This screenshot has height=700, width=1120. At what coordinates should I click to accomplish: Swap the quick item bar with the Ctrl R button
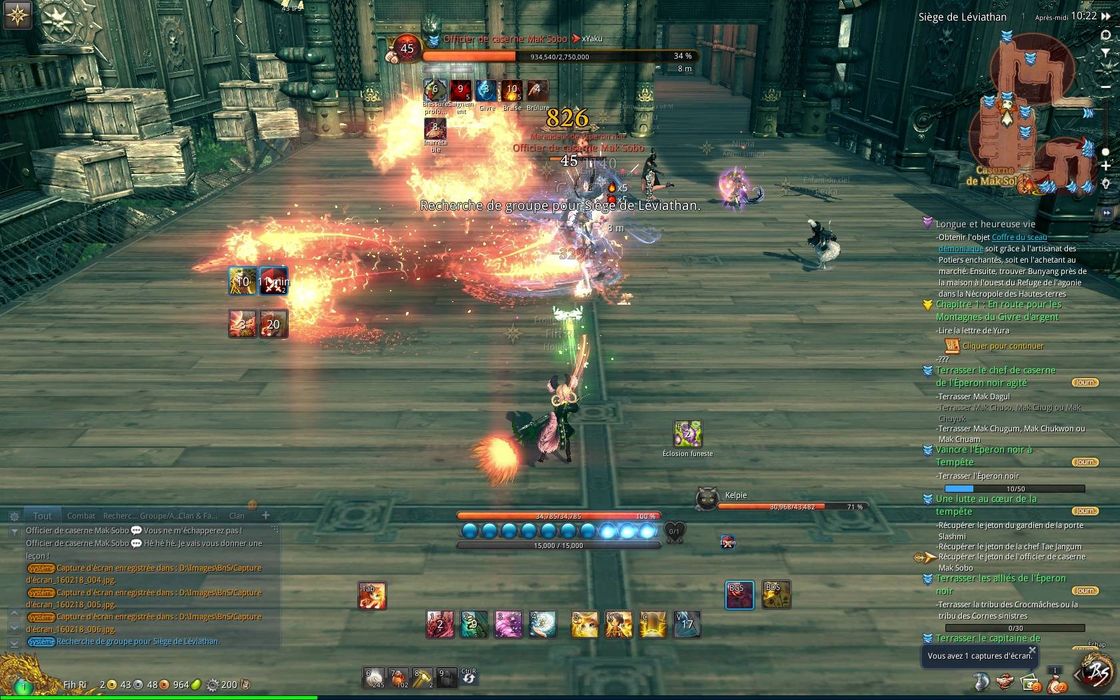tap(468, 677)
